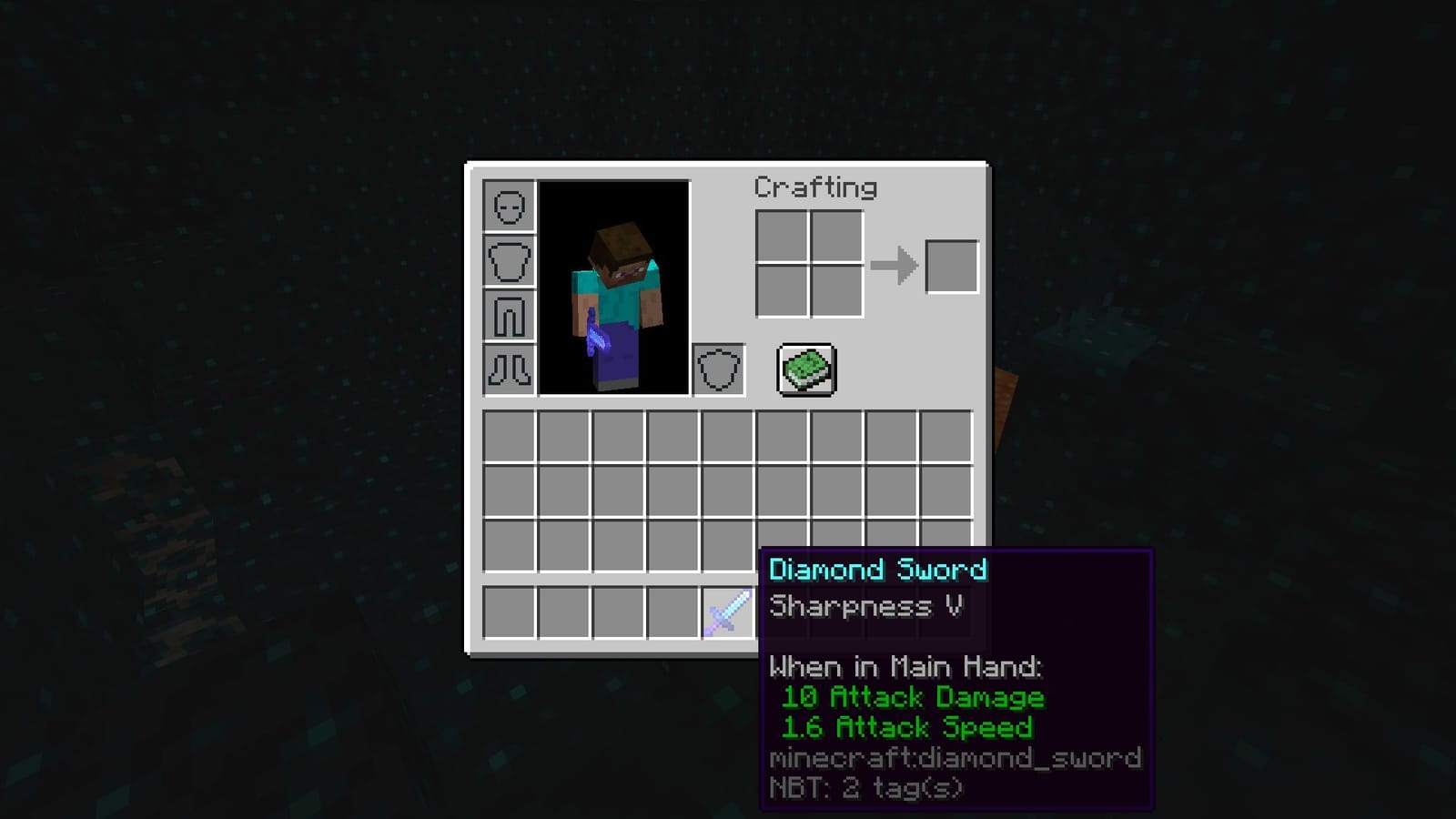
Task: Click the top-right crafting grid slot
Action: pyautogui.click(x=836, y=236)
